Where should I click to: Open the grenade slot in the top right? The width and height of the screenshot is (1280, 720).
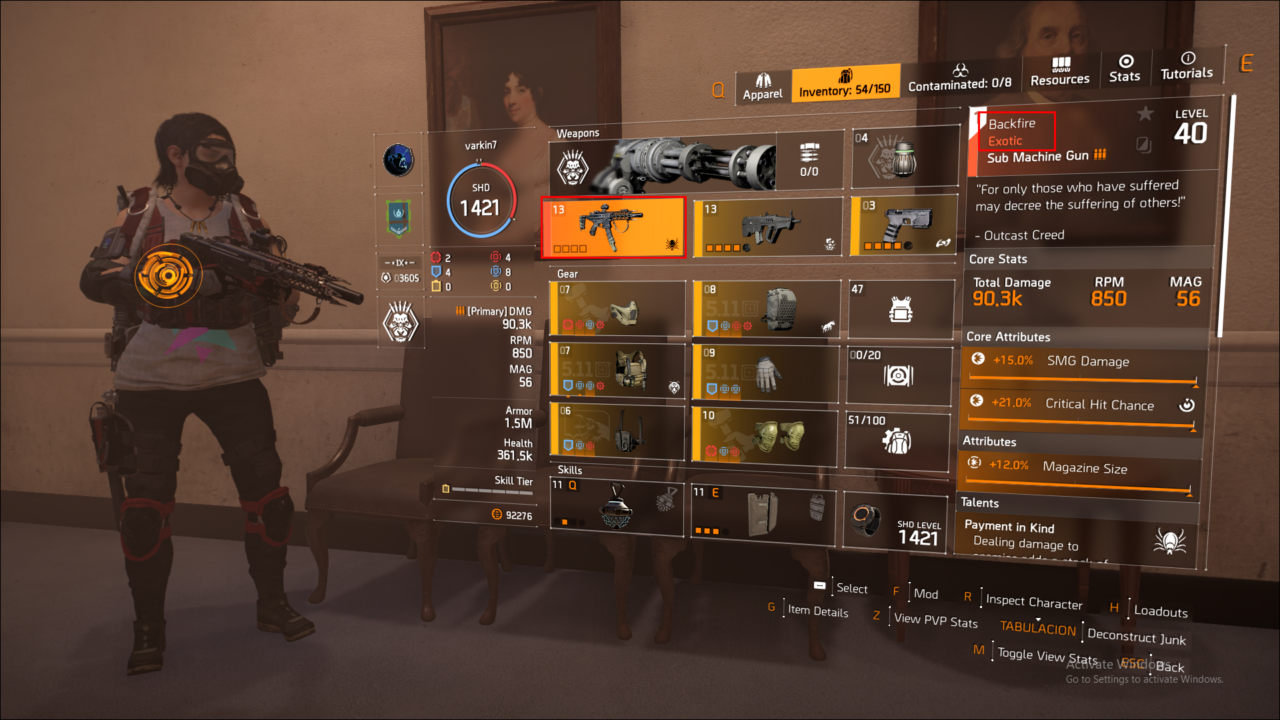903,157
